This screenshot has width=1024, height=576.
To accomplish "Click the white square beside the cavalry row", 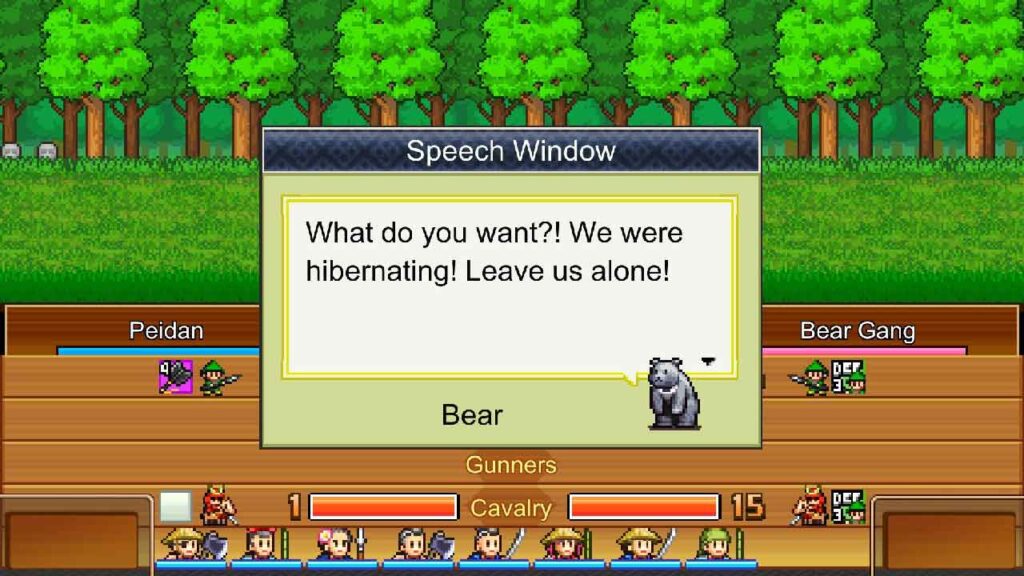I will coord(175,507).
